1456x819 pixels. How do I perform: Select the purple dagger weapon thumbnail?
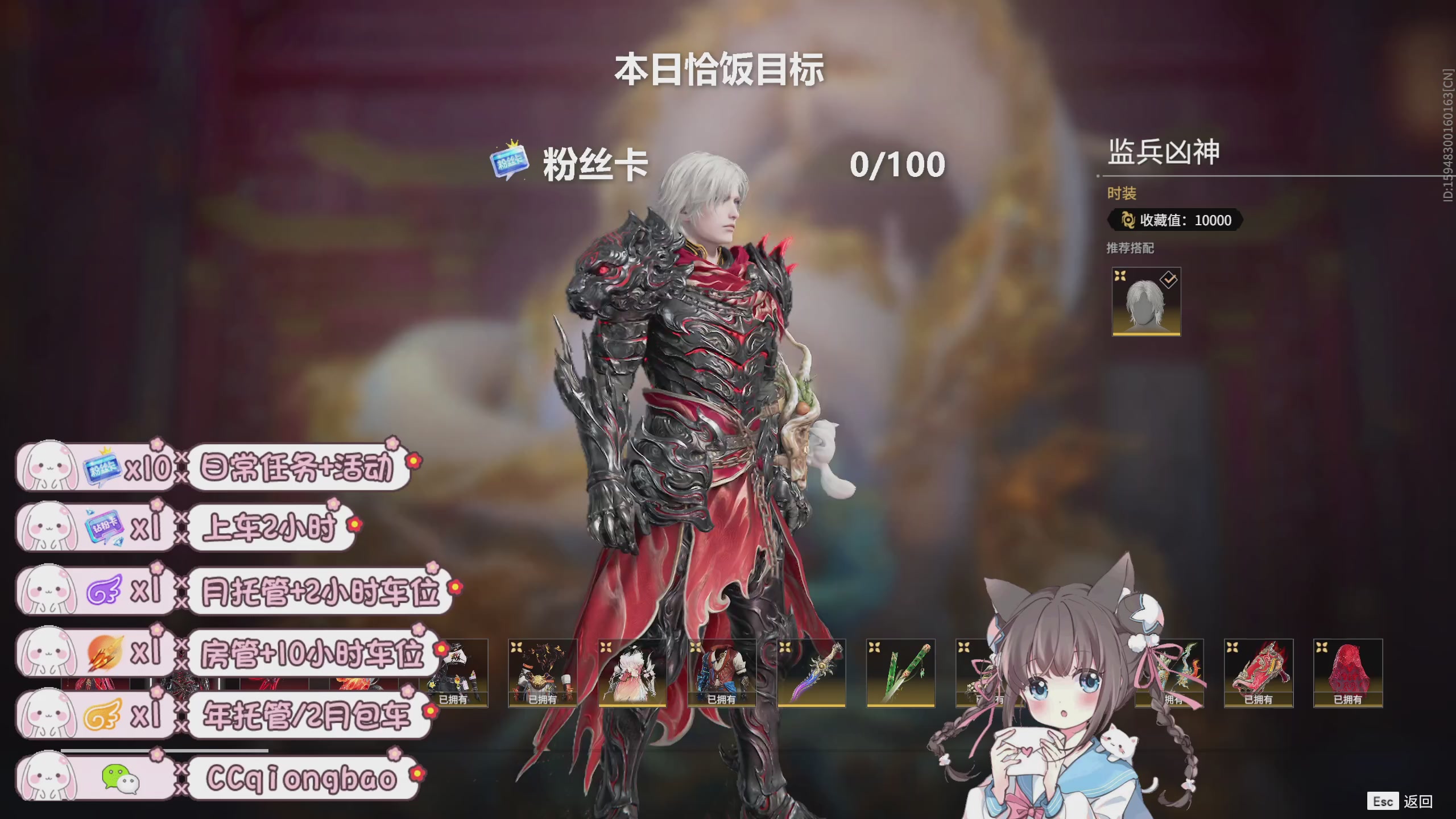click(x=810, y=674)
